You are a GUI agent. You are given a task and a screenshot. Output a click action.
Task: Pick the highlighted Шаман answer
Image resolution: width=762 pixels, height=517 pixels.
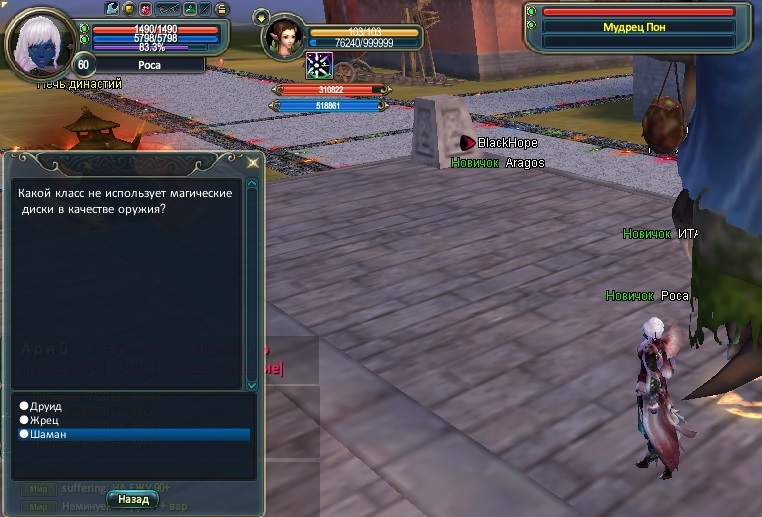49,435
